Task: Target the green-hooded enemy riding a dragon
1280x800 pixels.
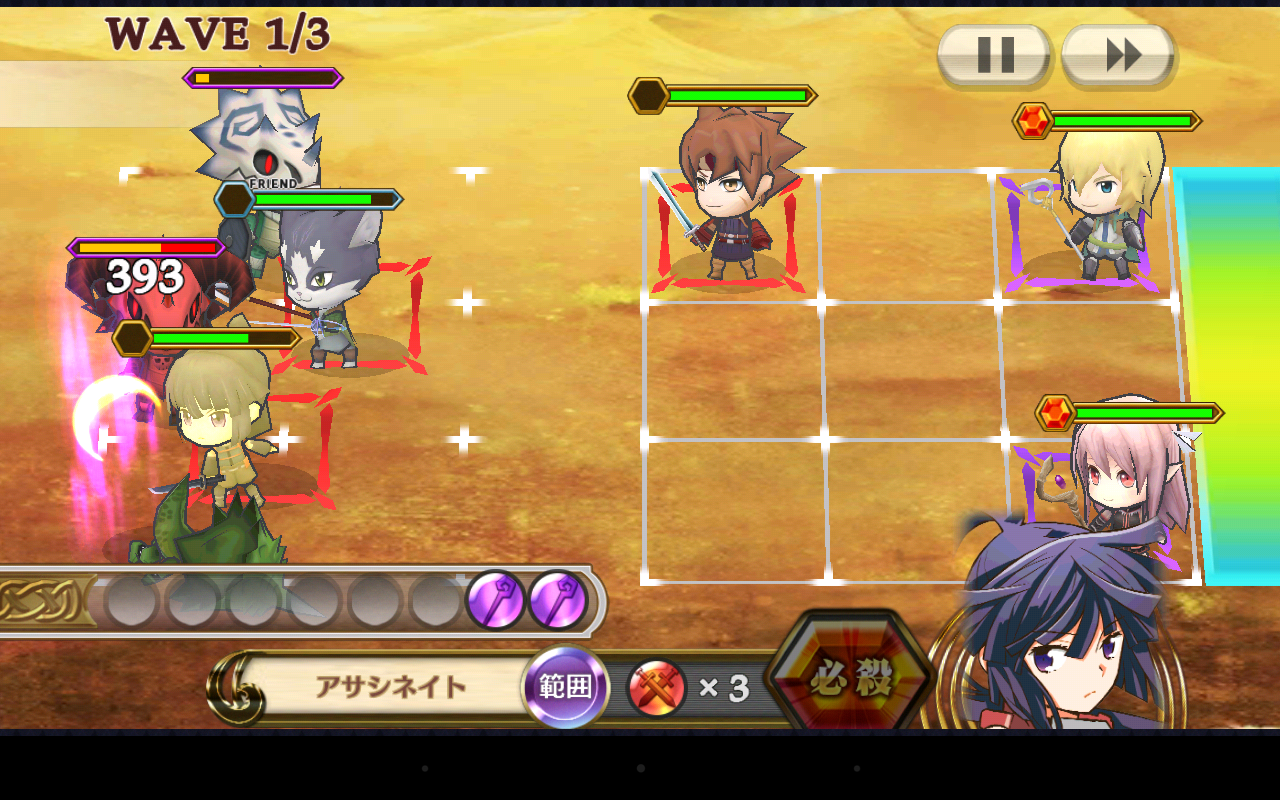Action: 215,440
